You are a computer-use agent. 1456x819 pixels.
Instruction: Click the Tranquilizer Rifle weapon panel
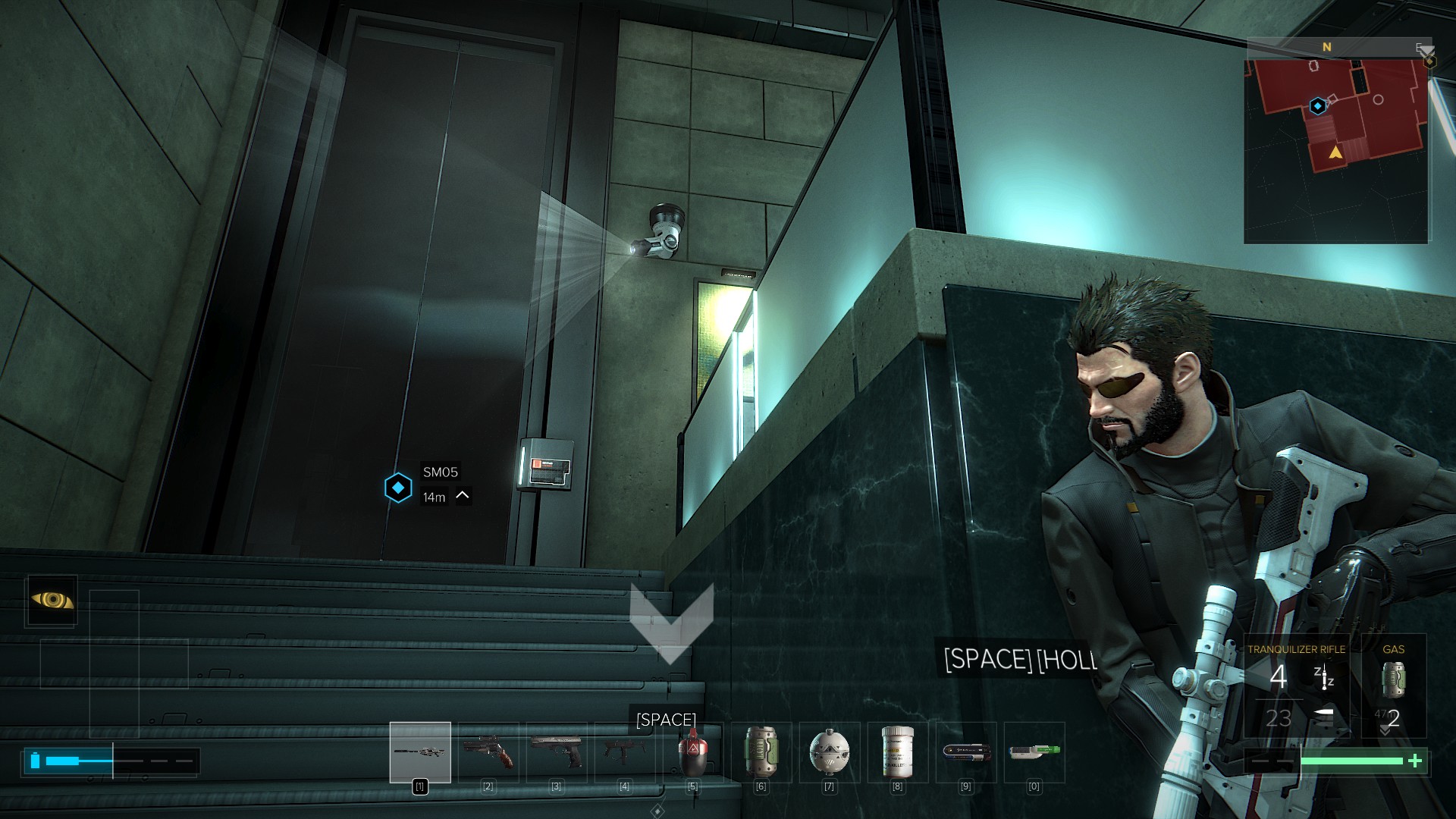click(1297, 686)
